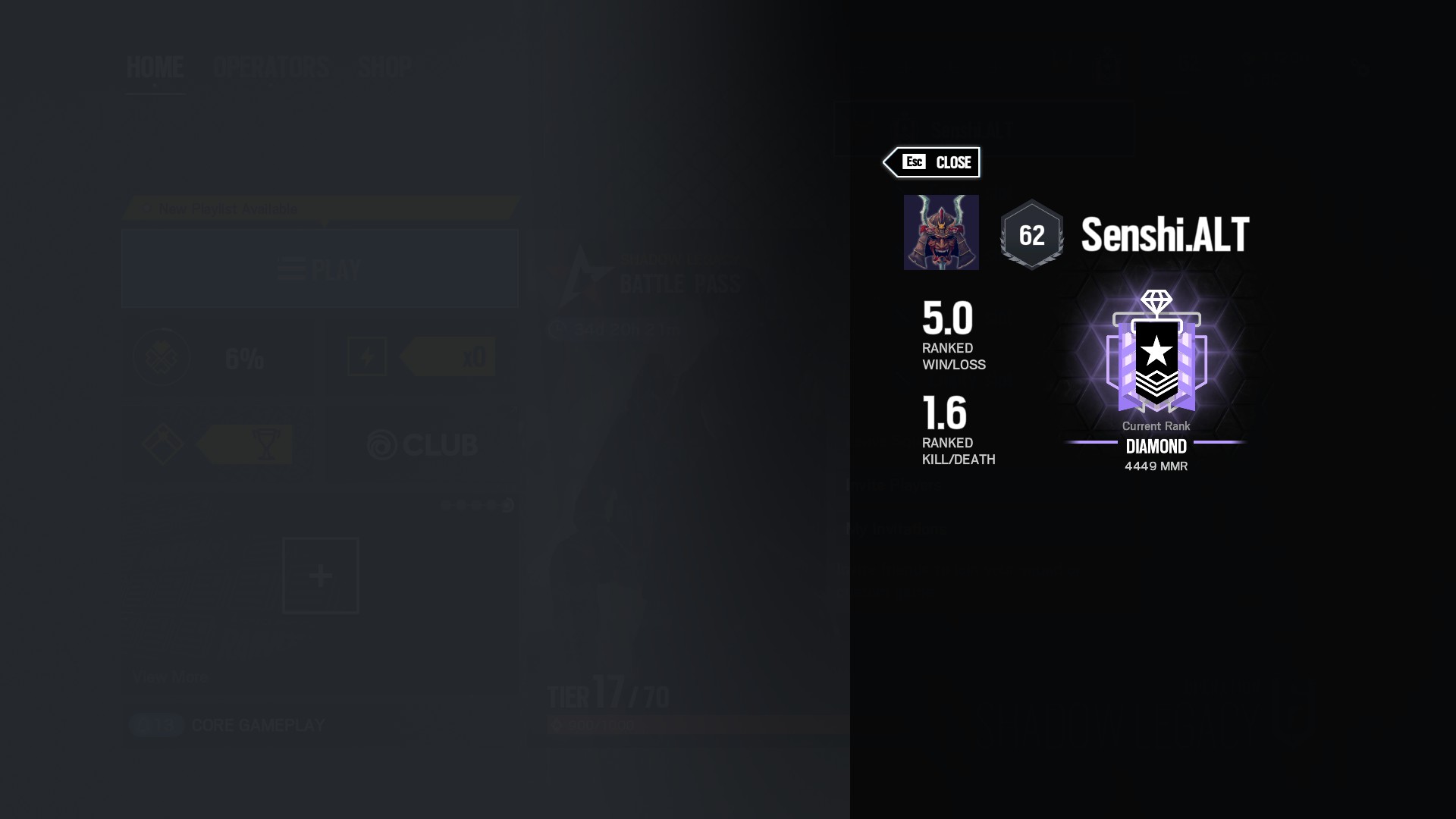
Task: Open the SHOP tab
Action: pyautogui.click(x=384, y=67)
